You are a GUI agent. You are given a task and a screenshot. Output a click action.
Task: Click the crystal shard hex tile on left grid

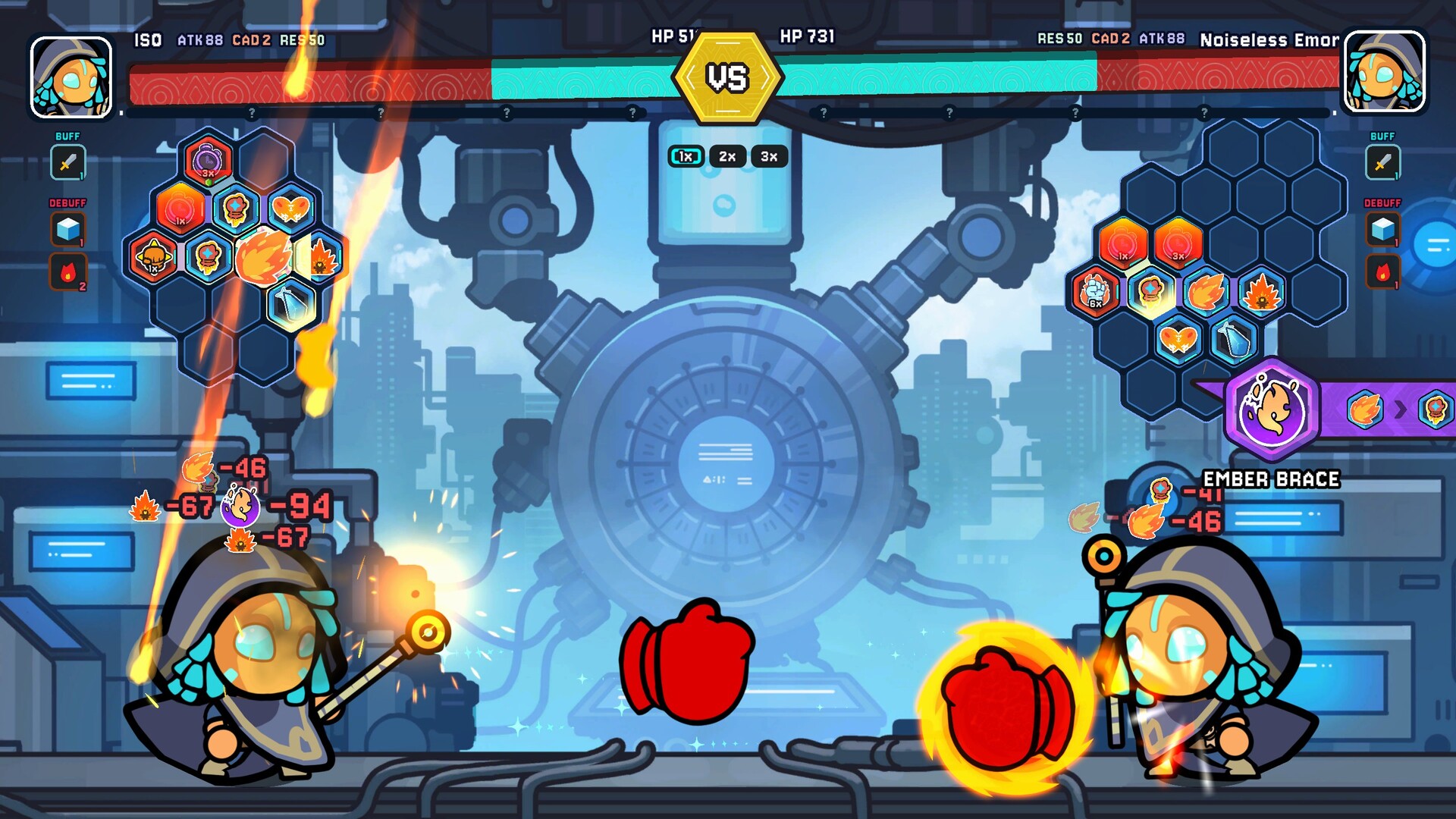[x=292, y=306]
